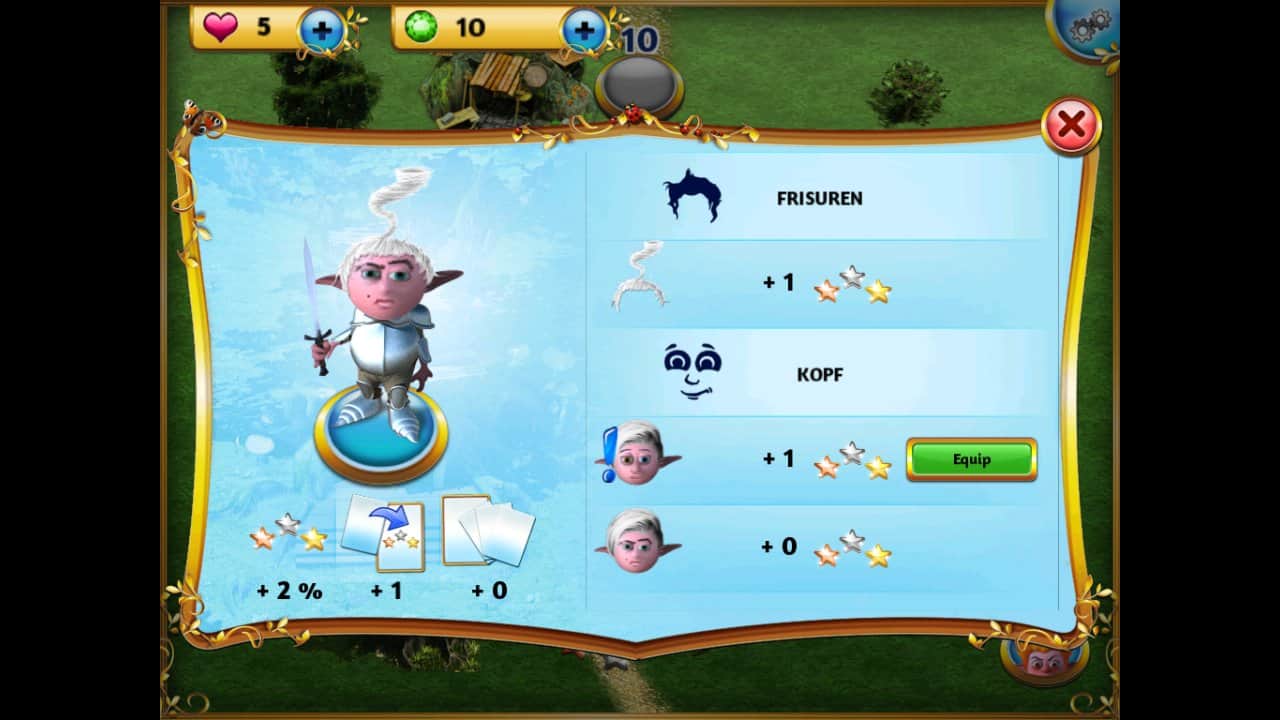The height and width of the screenshot is (720, 1280).
Task: Close the character customization panel
Action: (x=1071, y=126)
